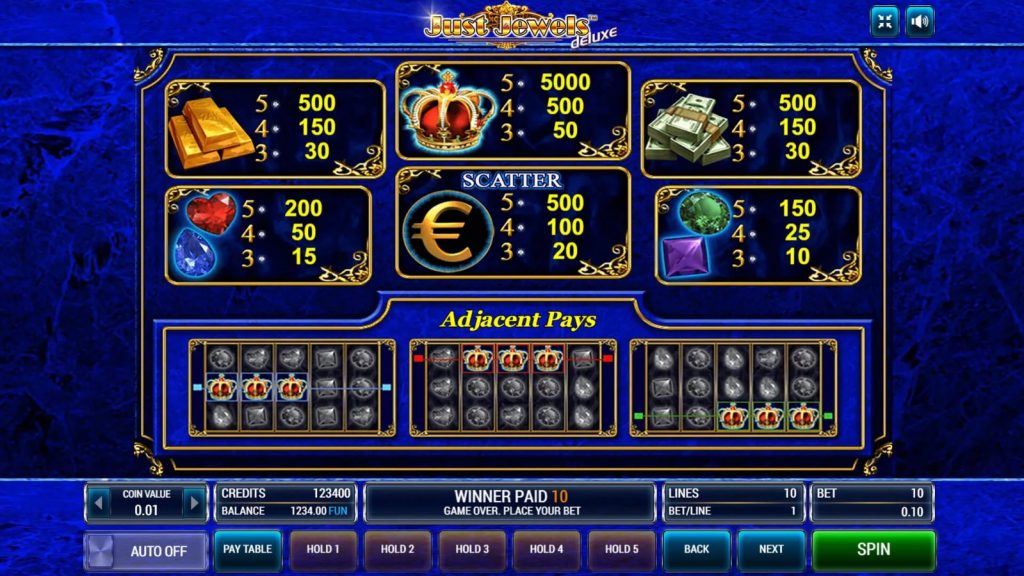Viewport: 1024px width, 576px height.
Task: Spin the reels with the green SPIN button
Action: point(873,550)
